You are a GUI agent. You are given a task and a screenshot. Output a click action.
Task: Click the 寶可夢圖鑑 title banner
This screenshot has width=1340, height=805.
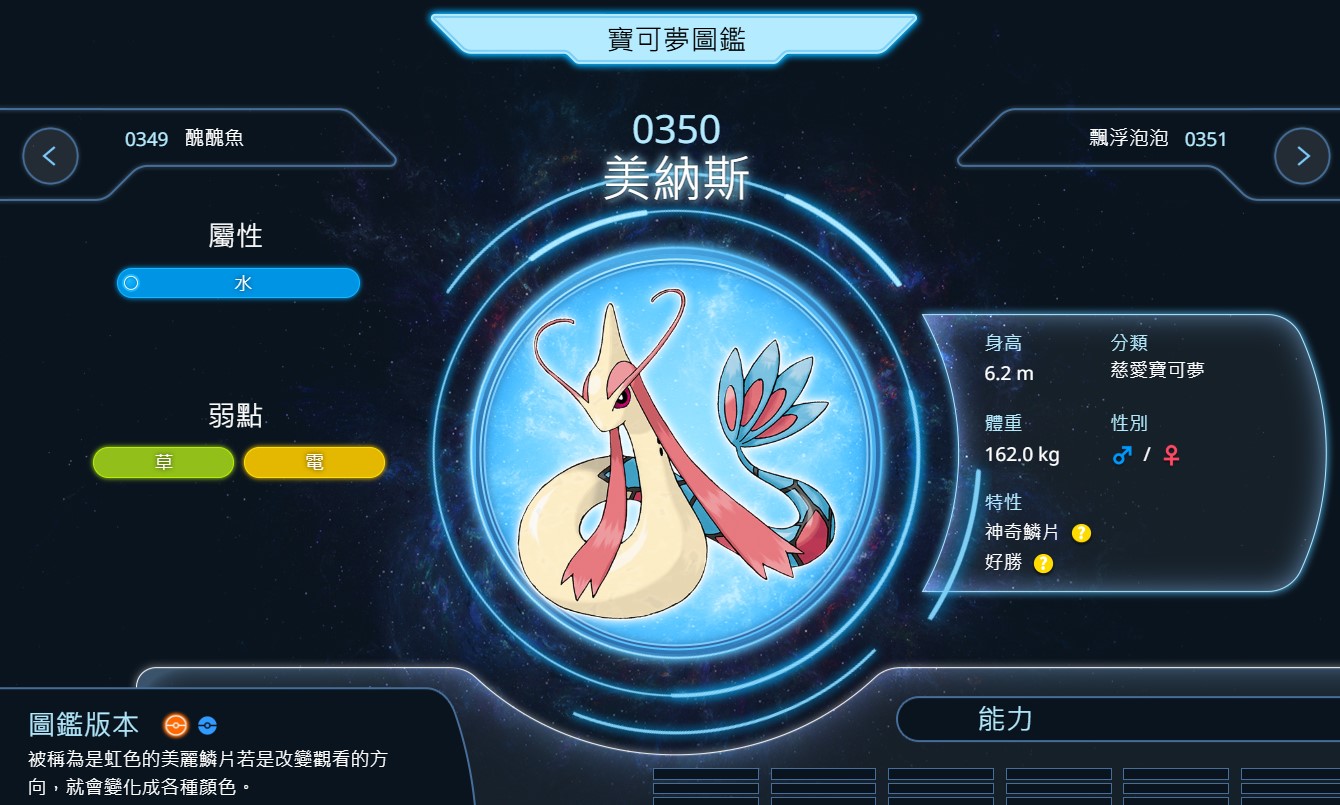676,40
